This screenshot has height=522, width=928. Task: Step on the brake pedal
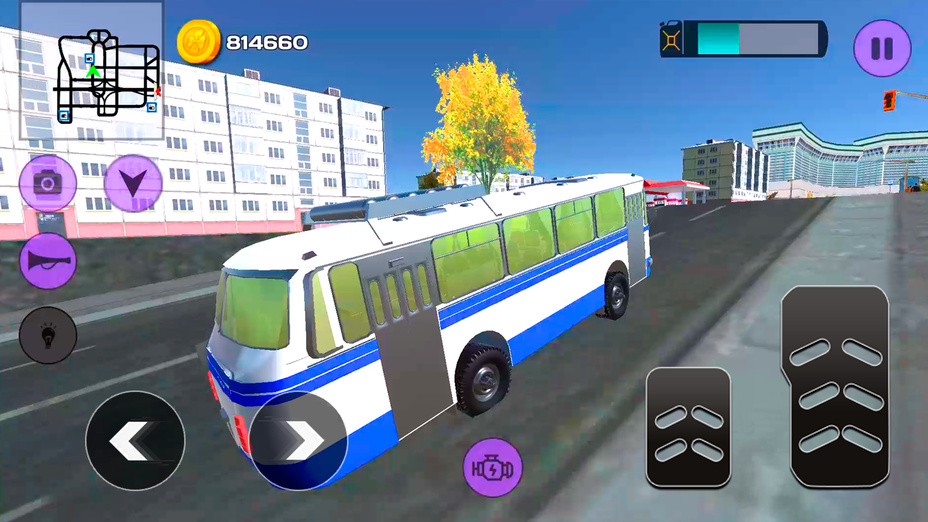(x=688, y=427)
